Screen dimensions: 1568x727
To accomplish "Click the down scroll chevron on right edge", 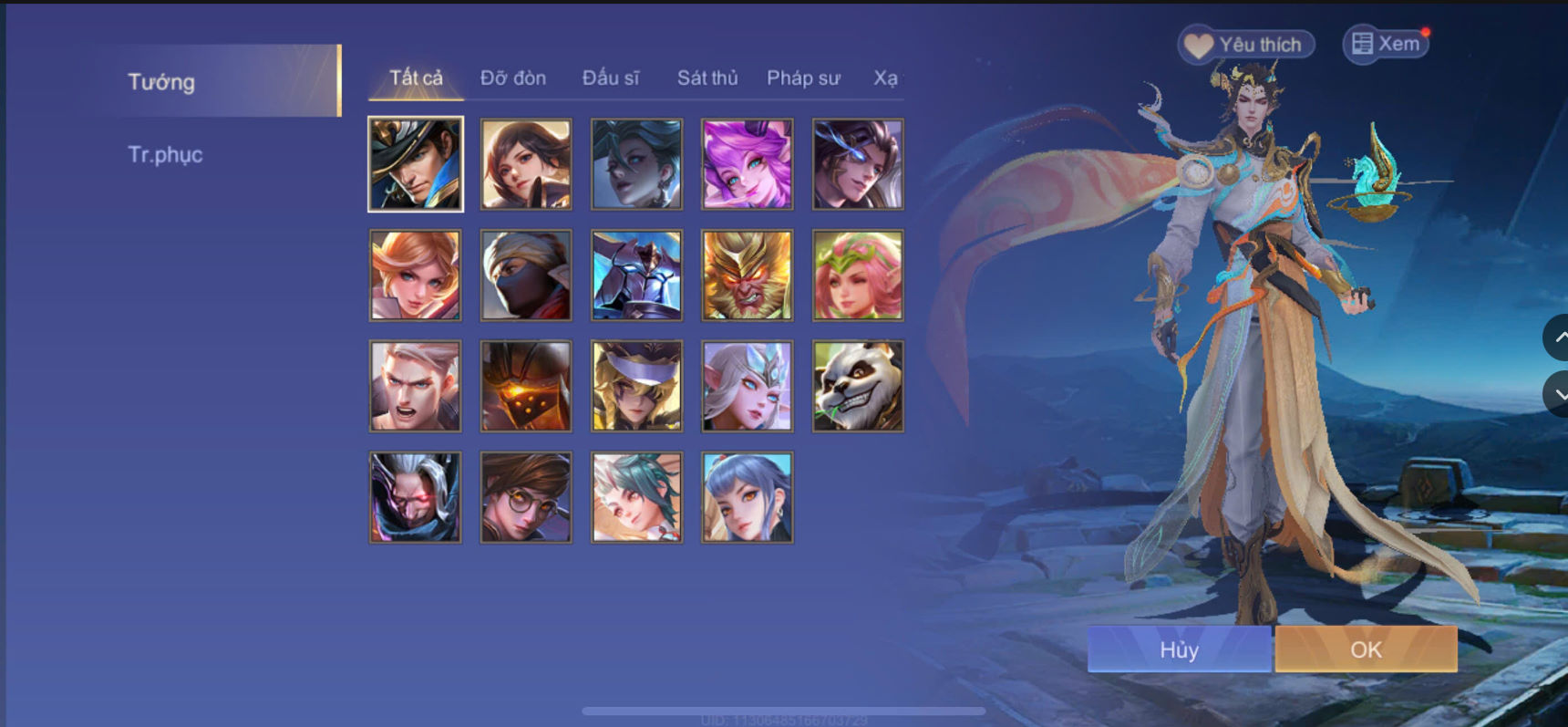I will [x=1561, y=394].
